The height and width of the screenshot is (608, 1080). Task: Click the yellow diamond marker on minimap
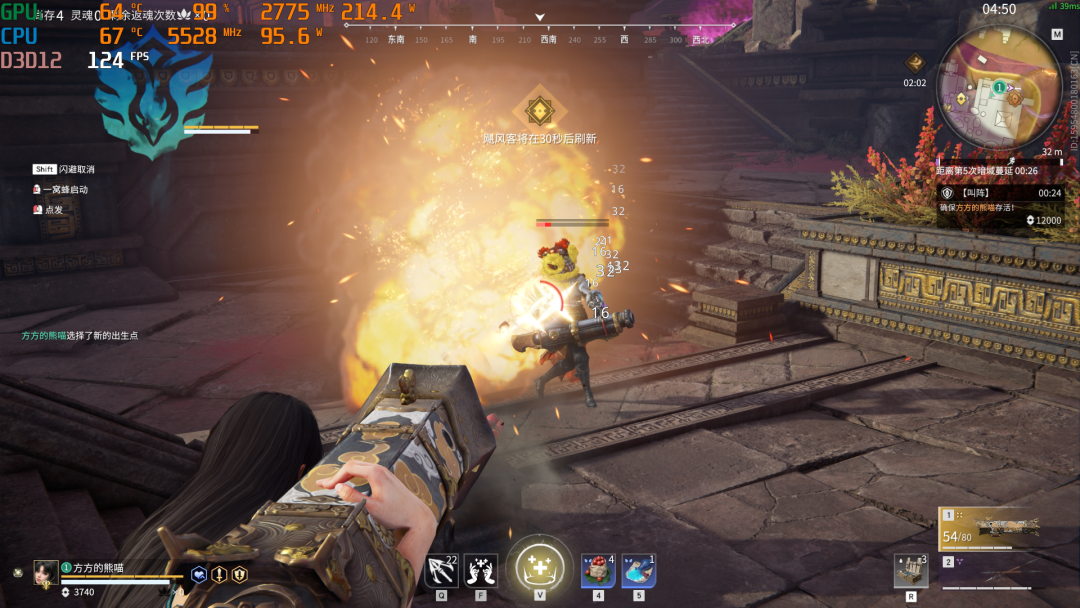pyautogui.click(x=960, y=99)
